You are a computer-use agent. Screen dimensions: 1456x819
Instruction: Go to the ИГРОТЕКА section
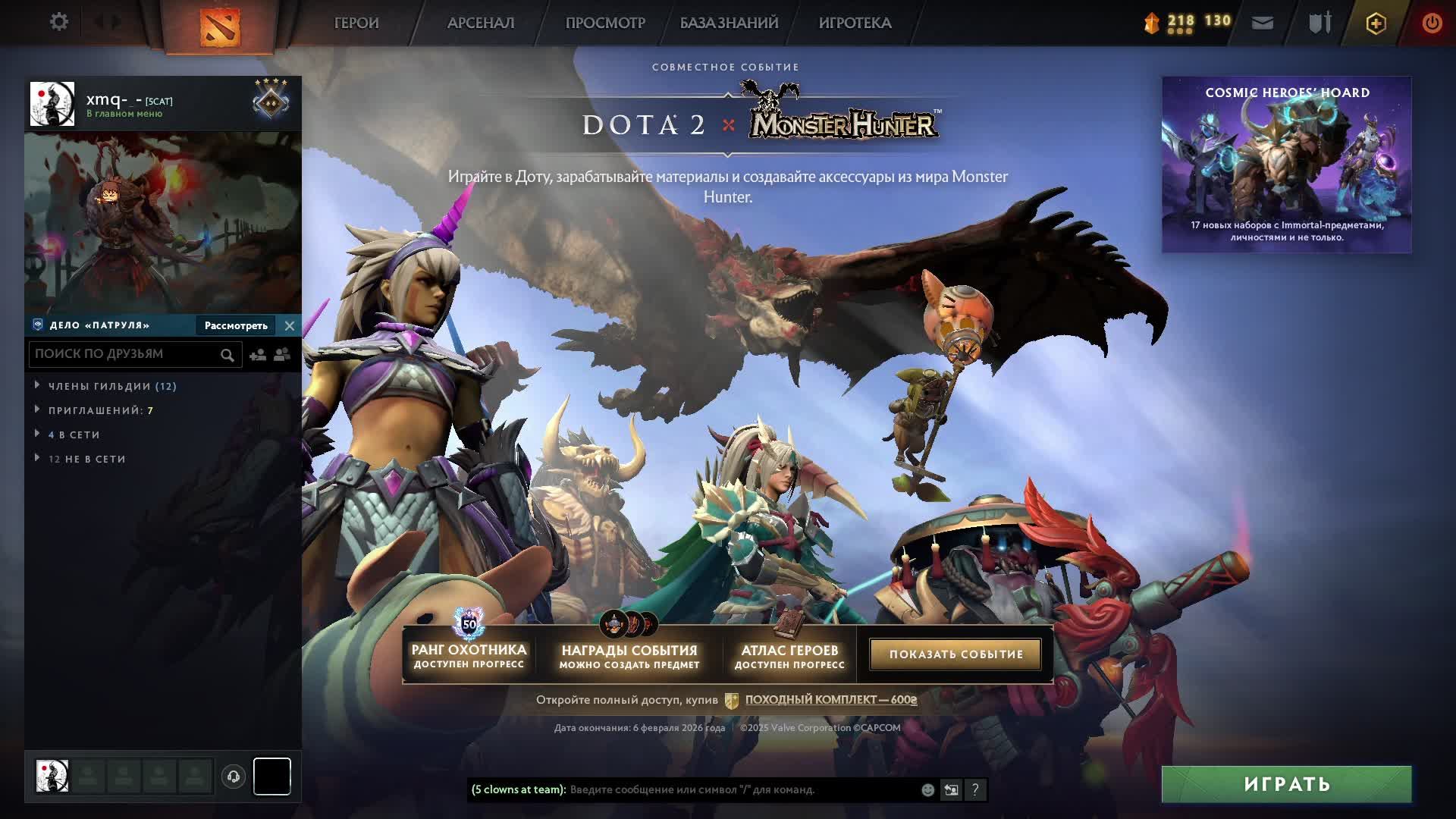pyautogui.click(x=855, y=23)
